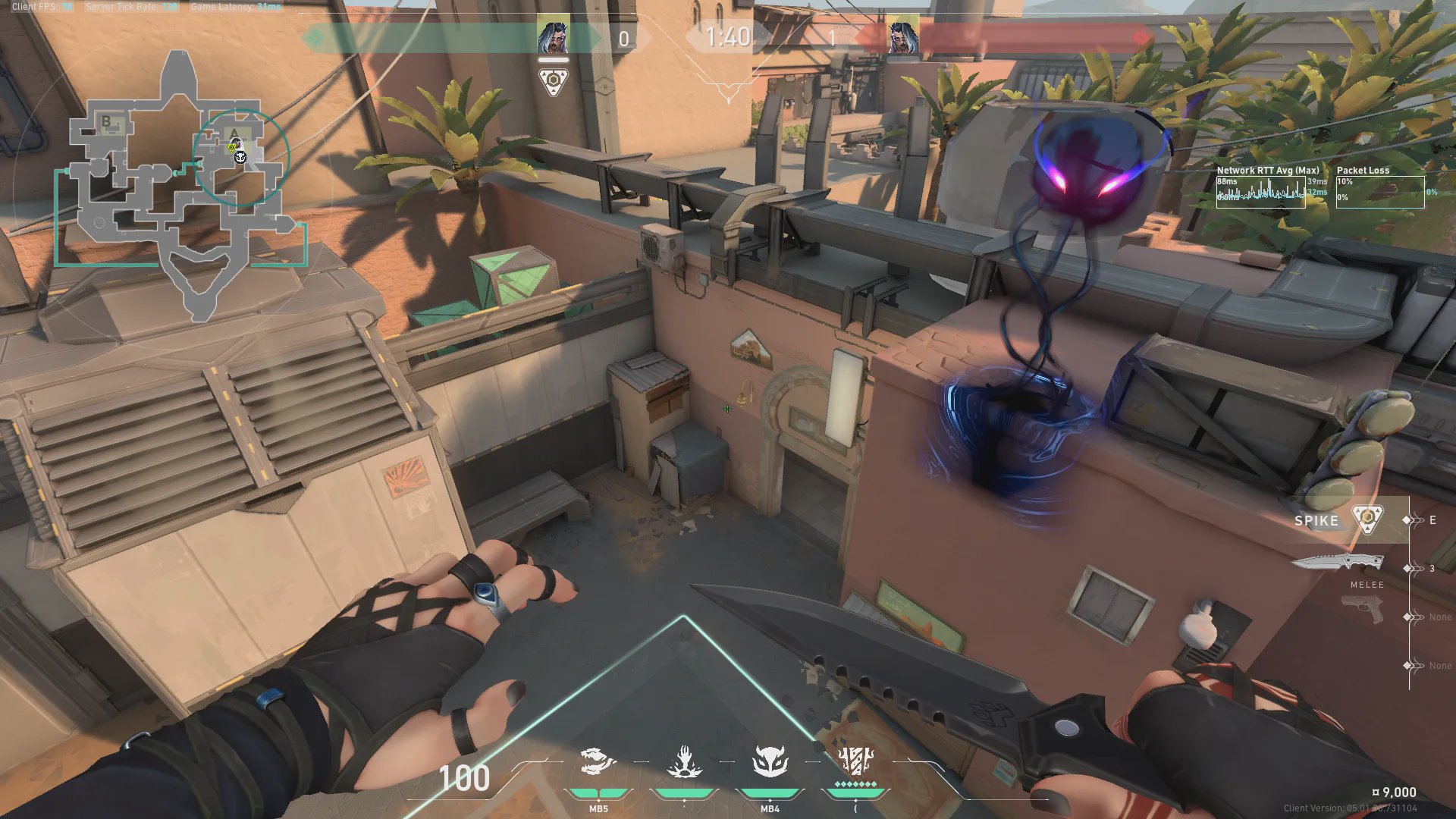Activate the Haunt horned-face ability labeled MB4
The image size is (1456, 819).
[770, 762]
